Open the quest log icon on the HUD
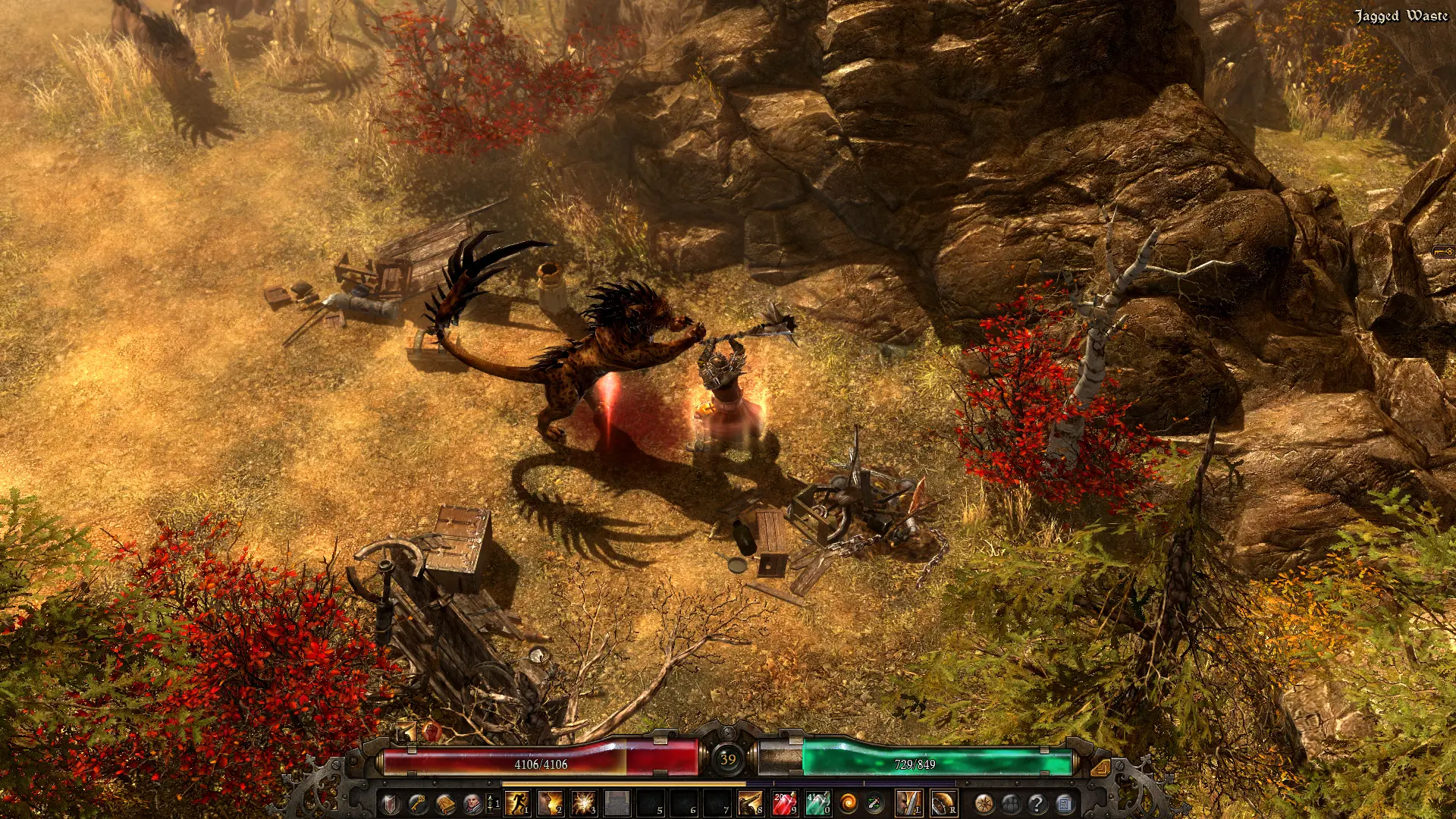The width and height of the screenshot is (1456, 819). (1065, 802)
